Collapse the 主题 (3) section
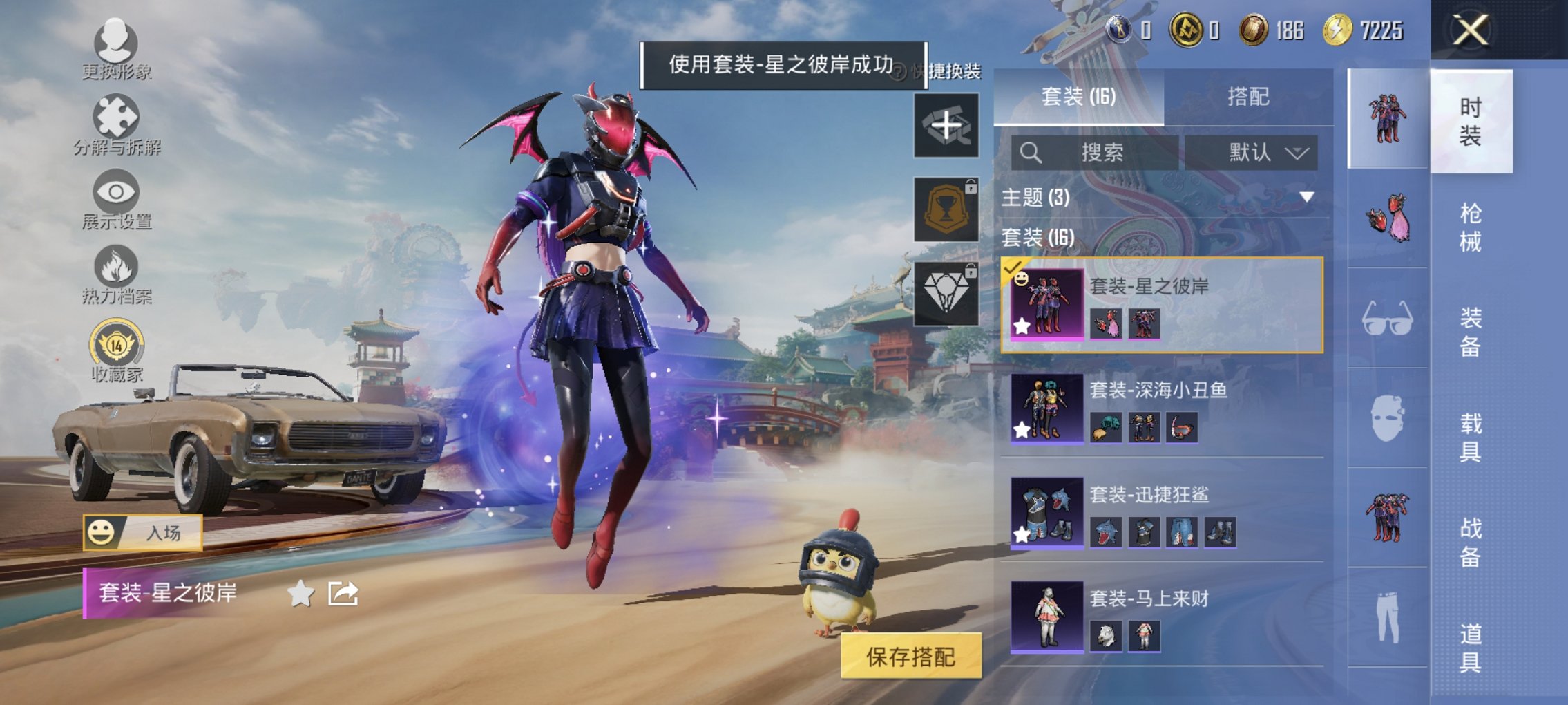 point(1310,197)
